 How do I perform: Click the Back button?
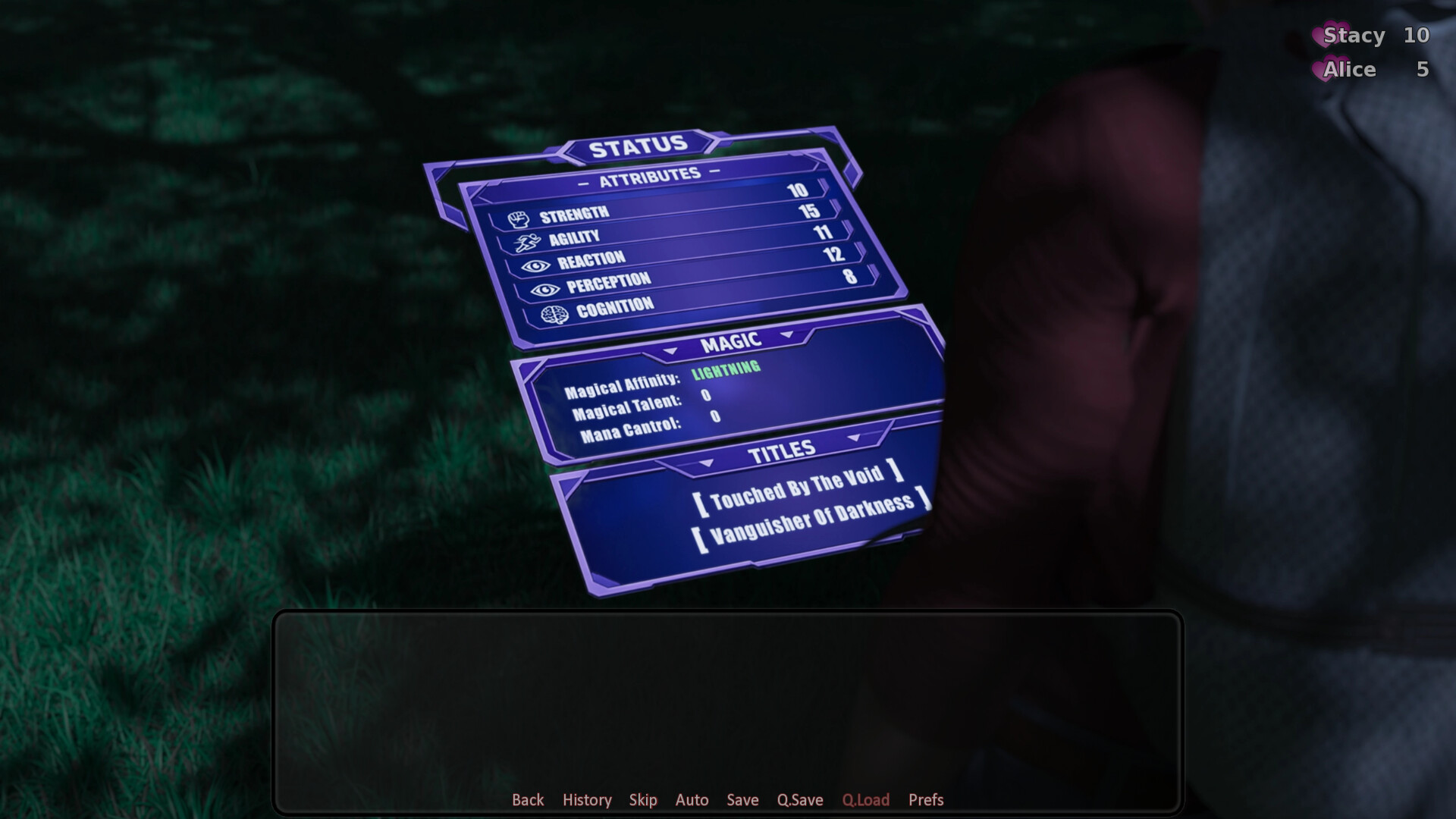tap(528, 800)
